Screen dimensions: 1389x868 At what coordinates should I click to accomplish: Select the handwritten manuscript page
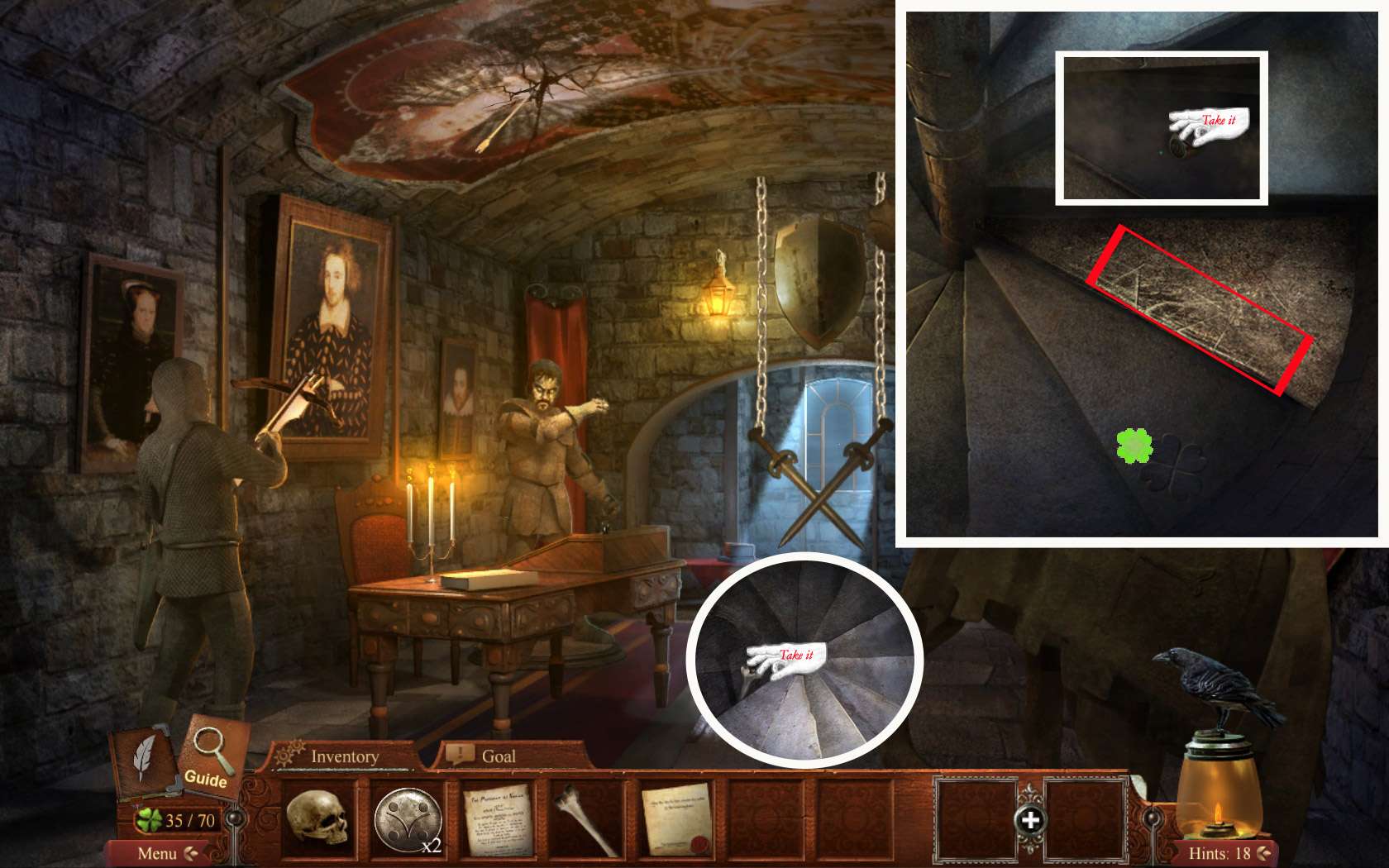click(498, 819)
